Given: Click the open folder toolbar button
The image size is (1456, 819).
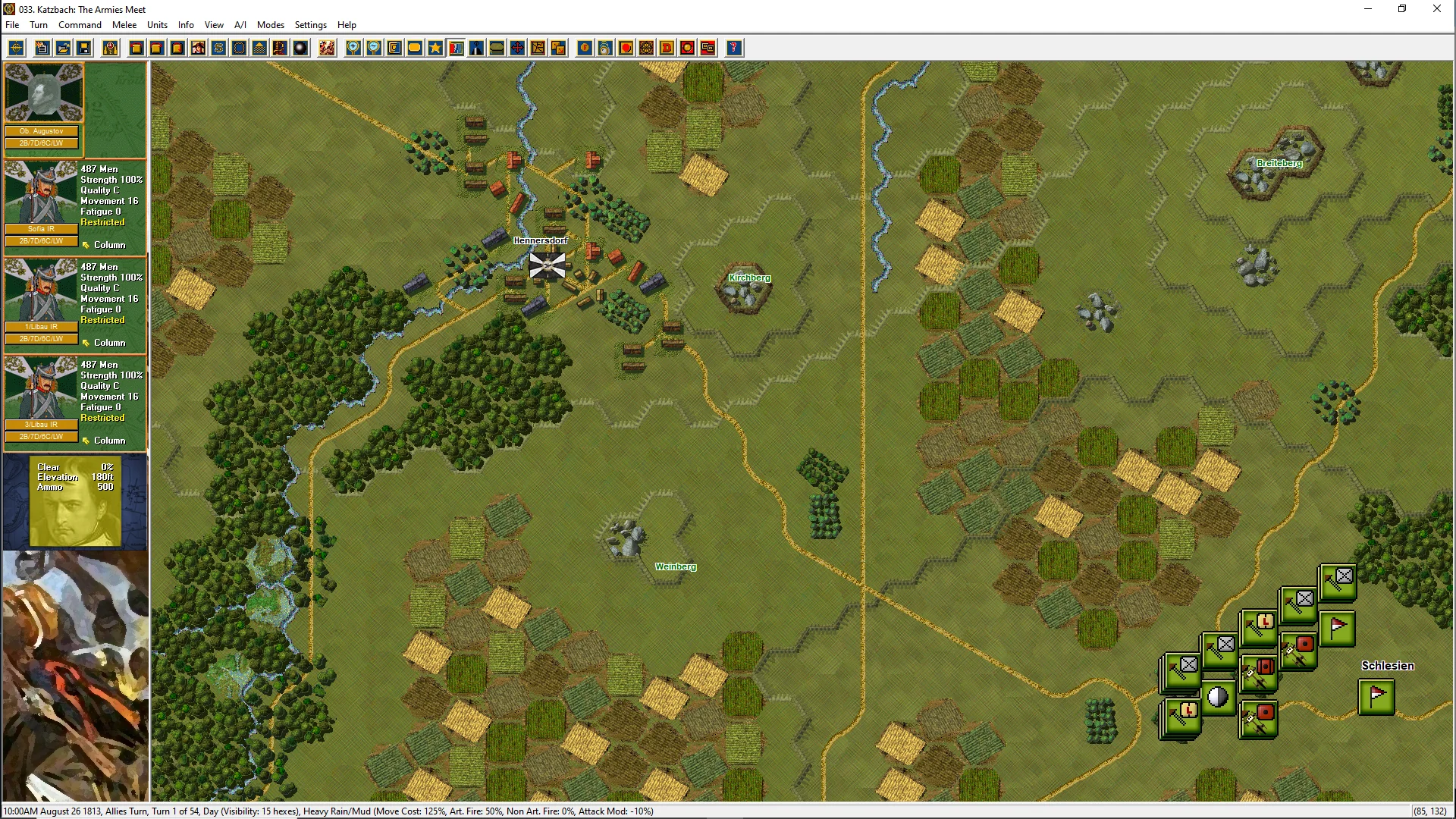Looking at the screenshot, I should [64, 49].
